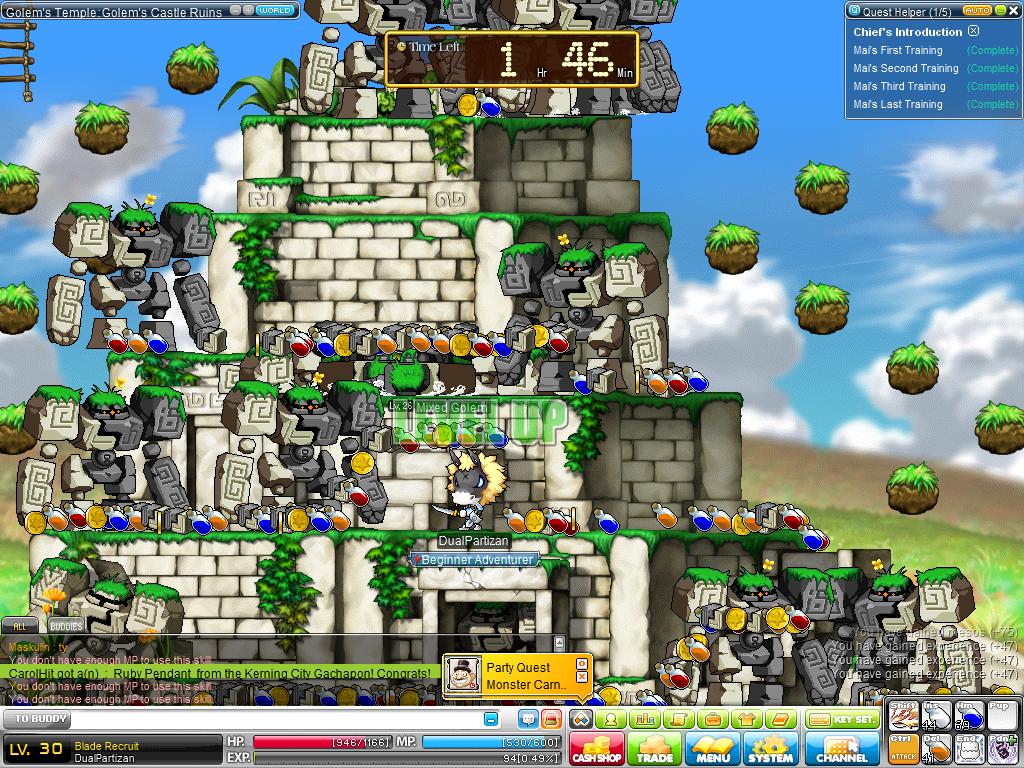Screen dimensions: 1024x768
Task: Open the Cash Shop
Action: click(x=597, y=749)
